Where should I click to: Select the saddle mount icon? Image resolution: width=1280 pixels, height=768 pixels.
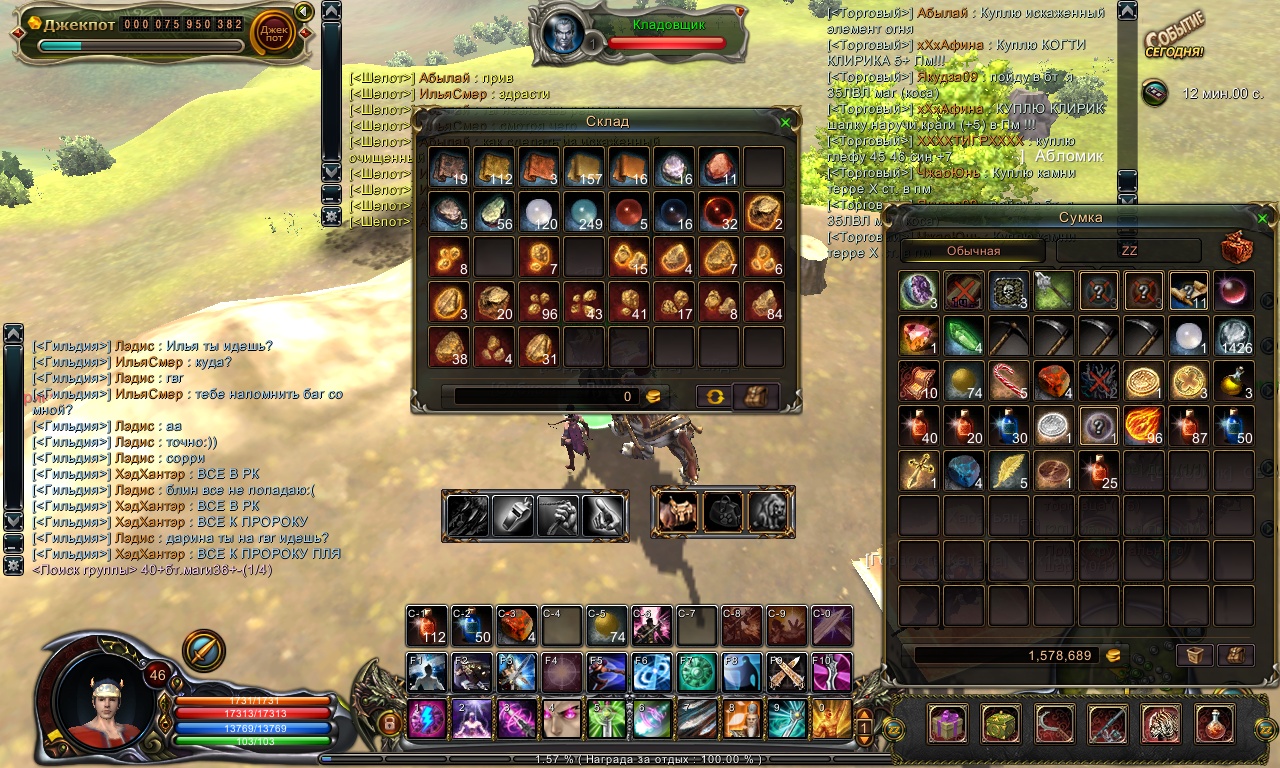(x=678, y=511)
